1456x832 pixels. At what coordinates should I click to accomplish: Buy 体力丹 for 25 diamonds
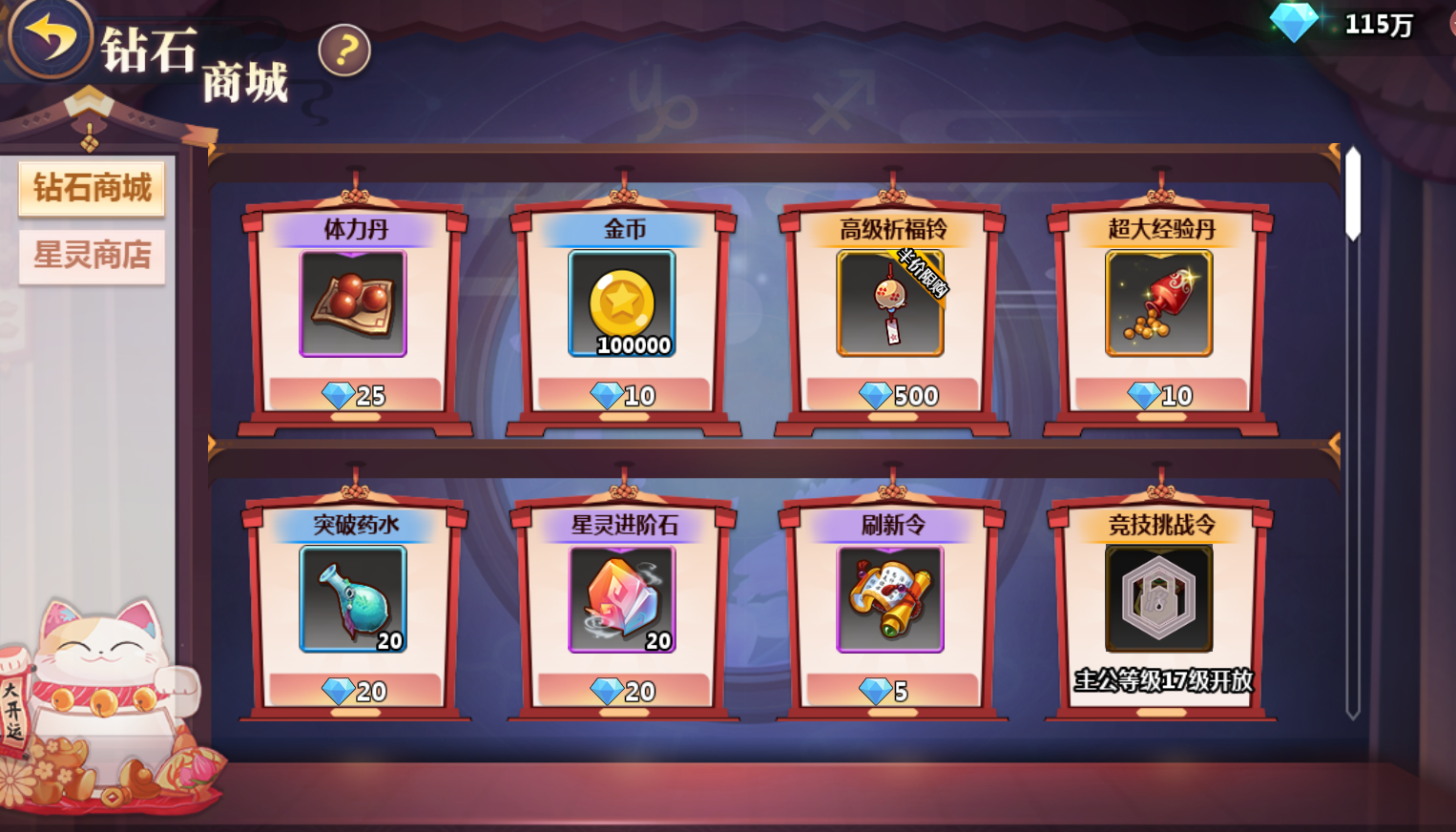354,395
